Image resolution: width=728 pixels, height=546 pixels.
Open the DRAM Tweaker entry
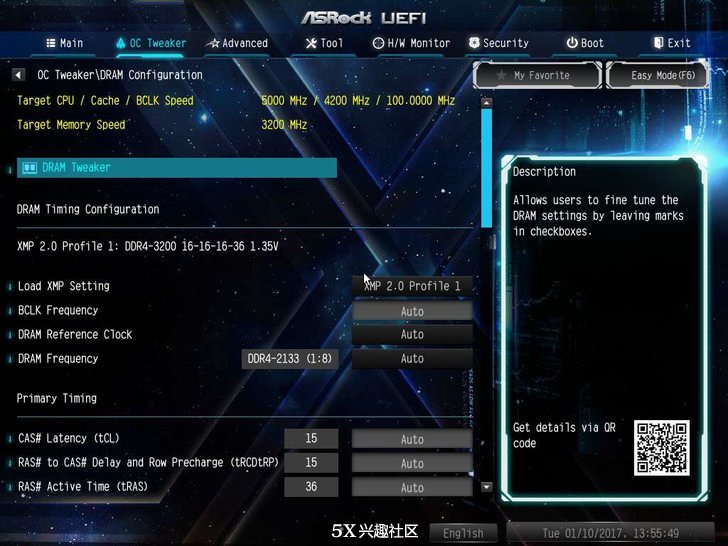pyautogui.click(x=177, y=168)
